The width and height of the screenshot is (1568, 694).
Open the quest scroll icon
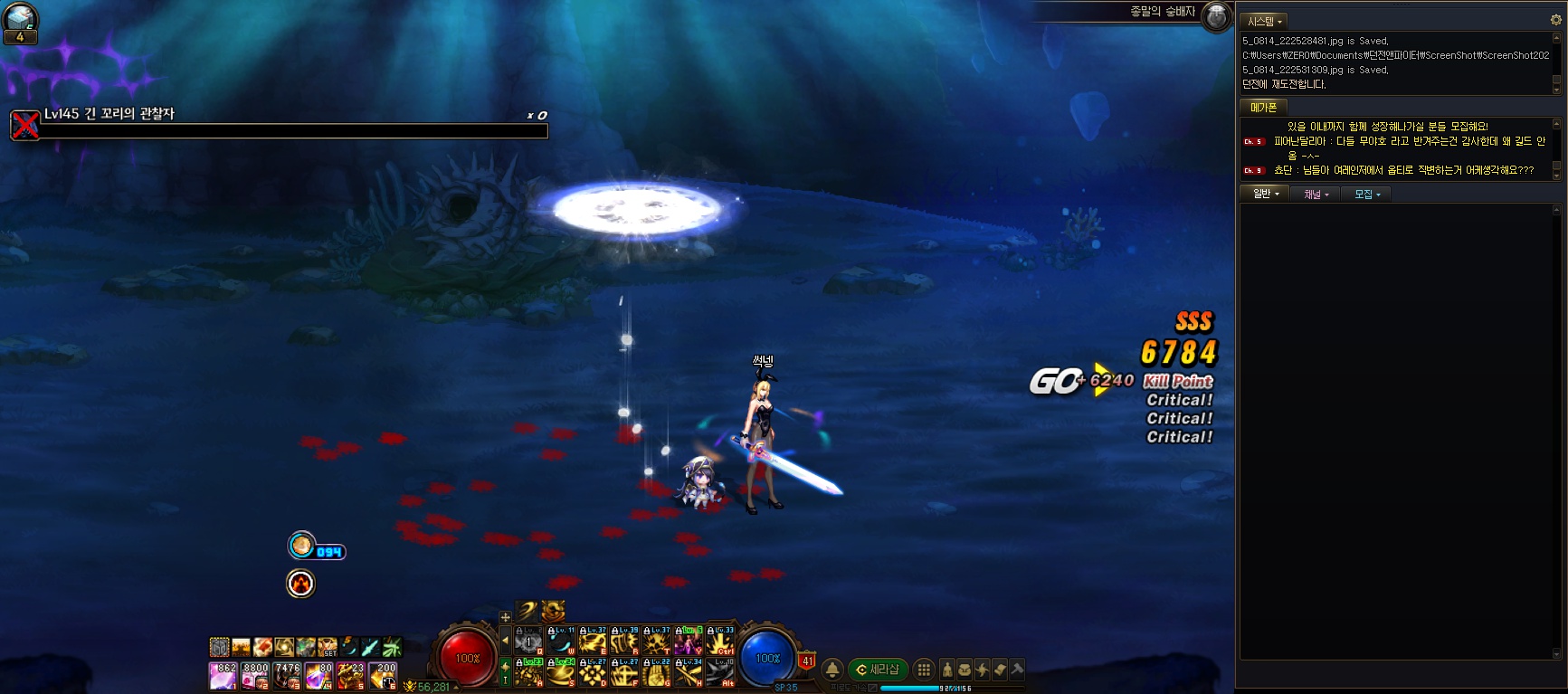(x=1000, y=670)
